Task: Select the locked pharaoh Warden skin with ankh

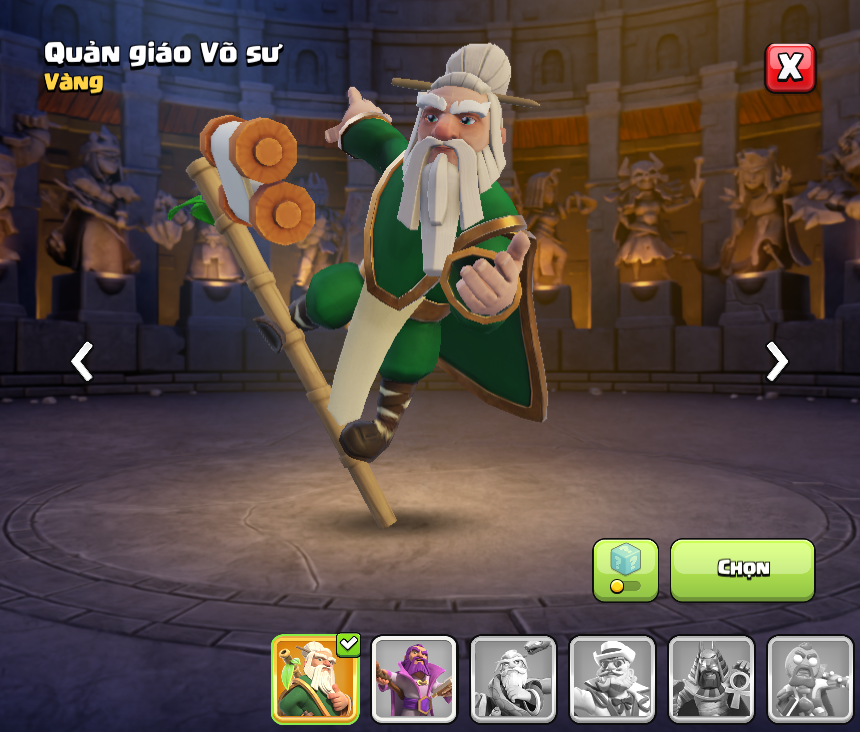Action: (711, 679)
